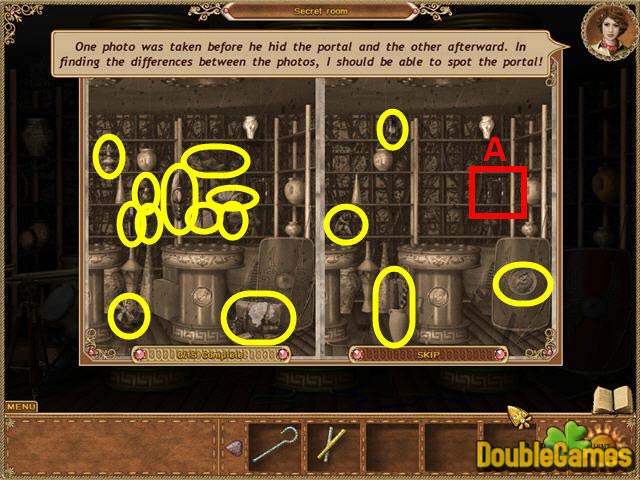Select the crossed sticks inventory item
The width and height of the screenshot is (640, 480).
[x=330, y=444]
